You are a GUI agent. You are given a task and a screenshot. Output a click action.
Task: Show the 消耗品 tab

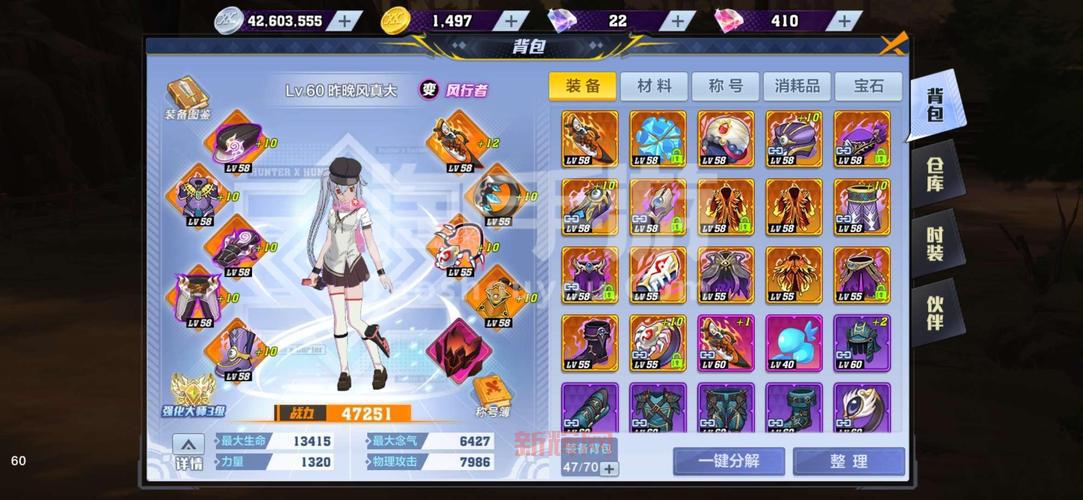point(797,86)
